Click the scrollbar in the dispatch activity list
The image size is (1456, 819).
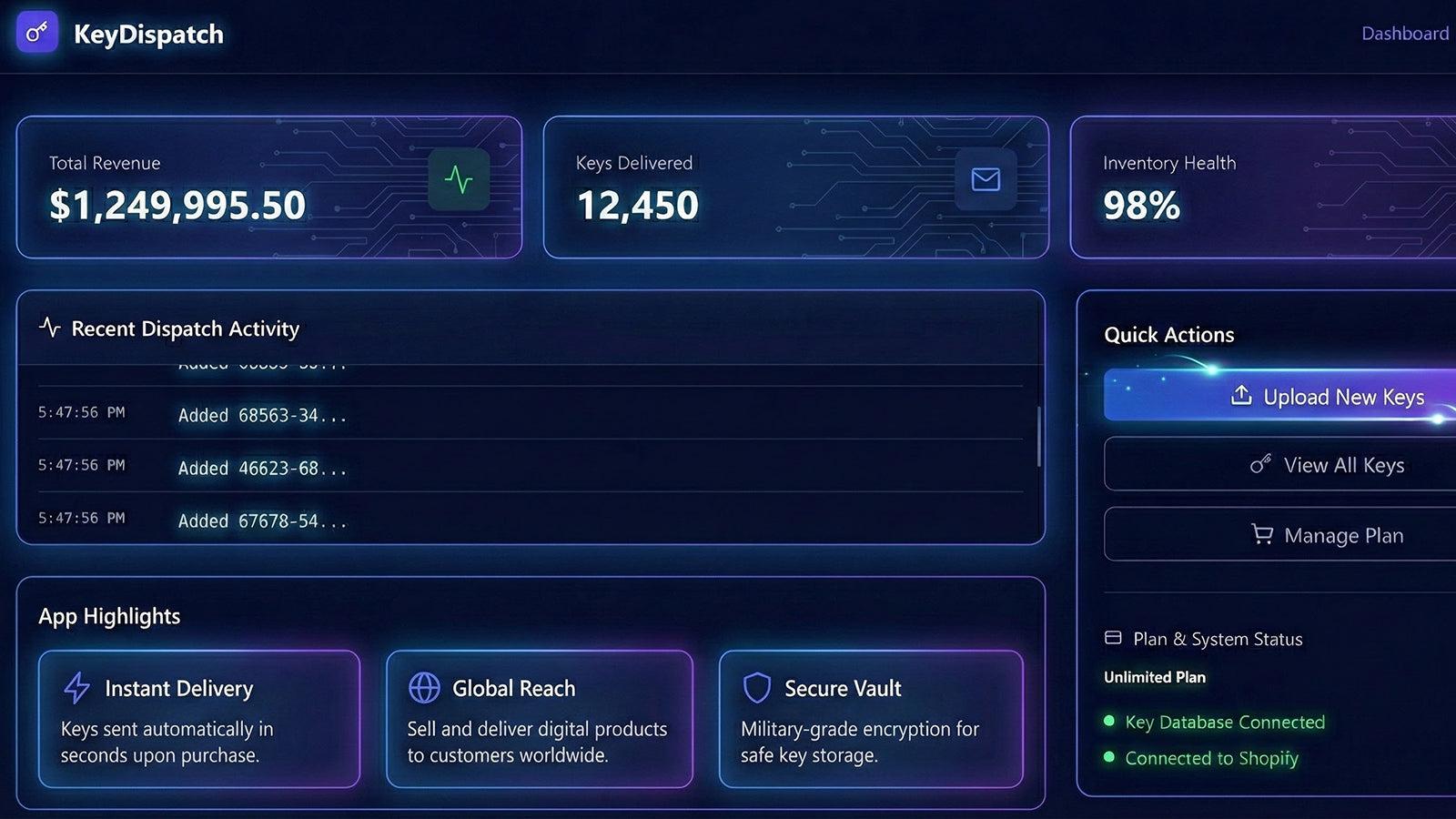click(1040, 437)
